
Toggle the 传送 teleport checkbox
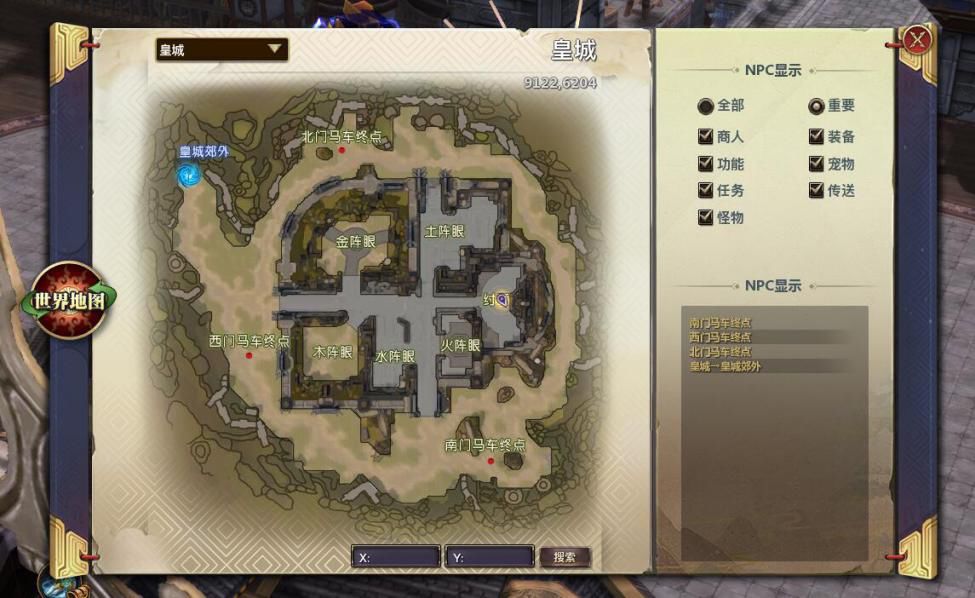(816, 191)
